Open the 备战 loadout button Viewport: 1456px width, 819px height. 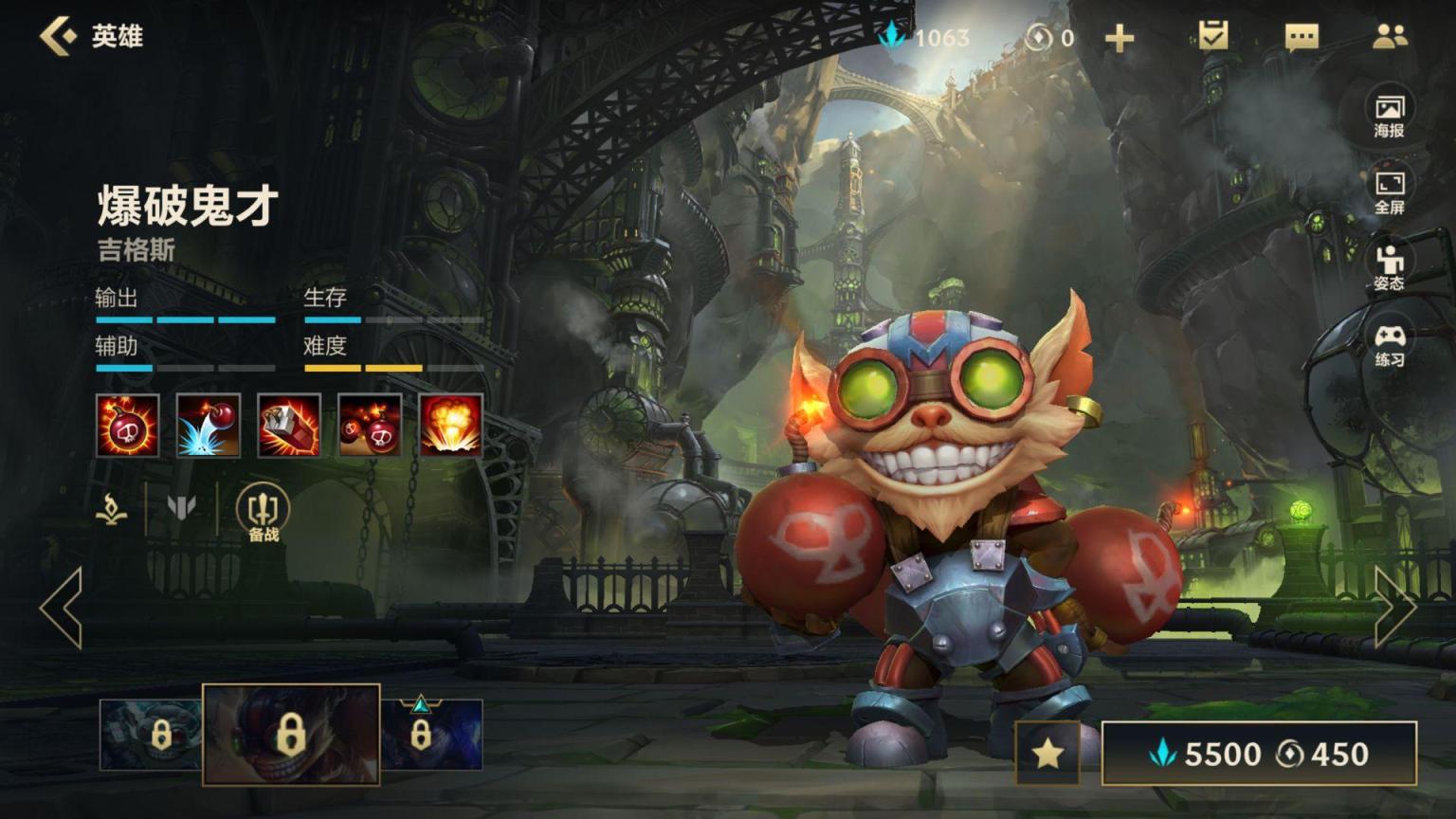click(263, 513)
